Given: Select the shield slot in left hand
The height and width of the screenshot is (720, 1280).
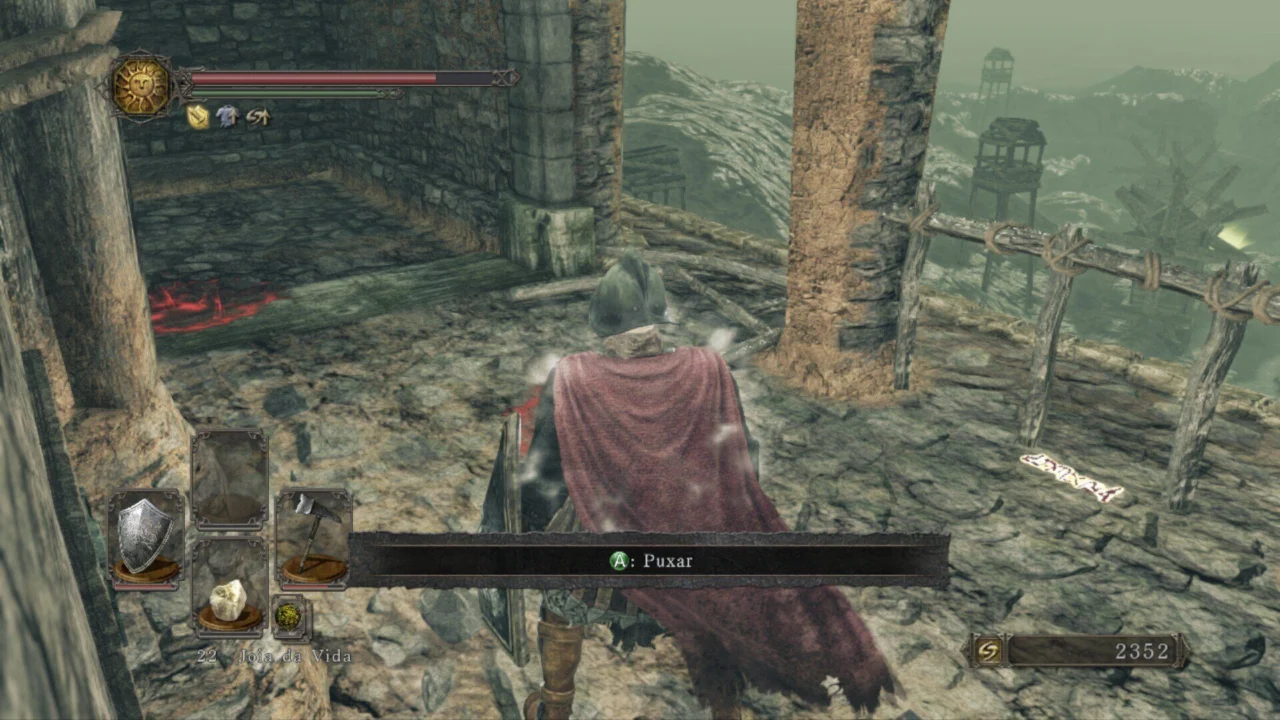Looking at the screenshot, I should coord(146,536).
